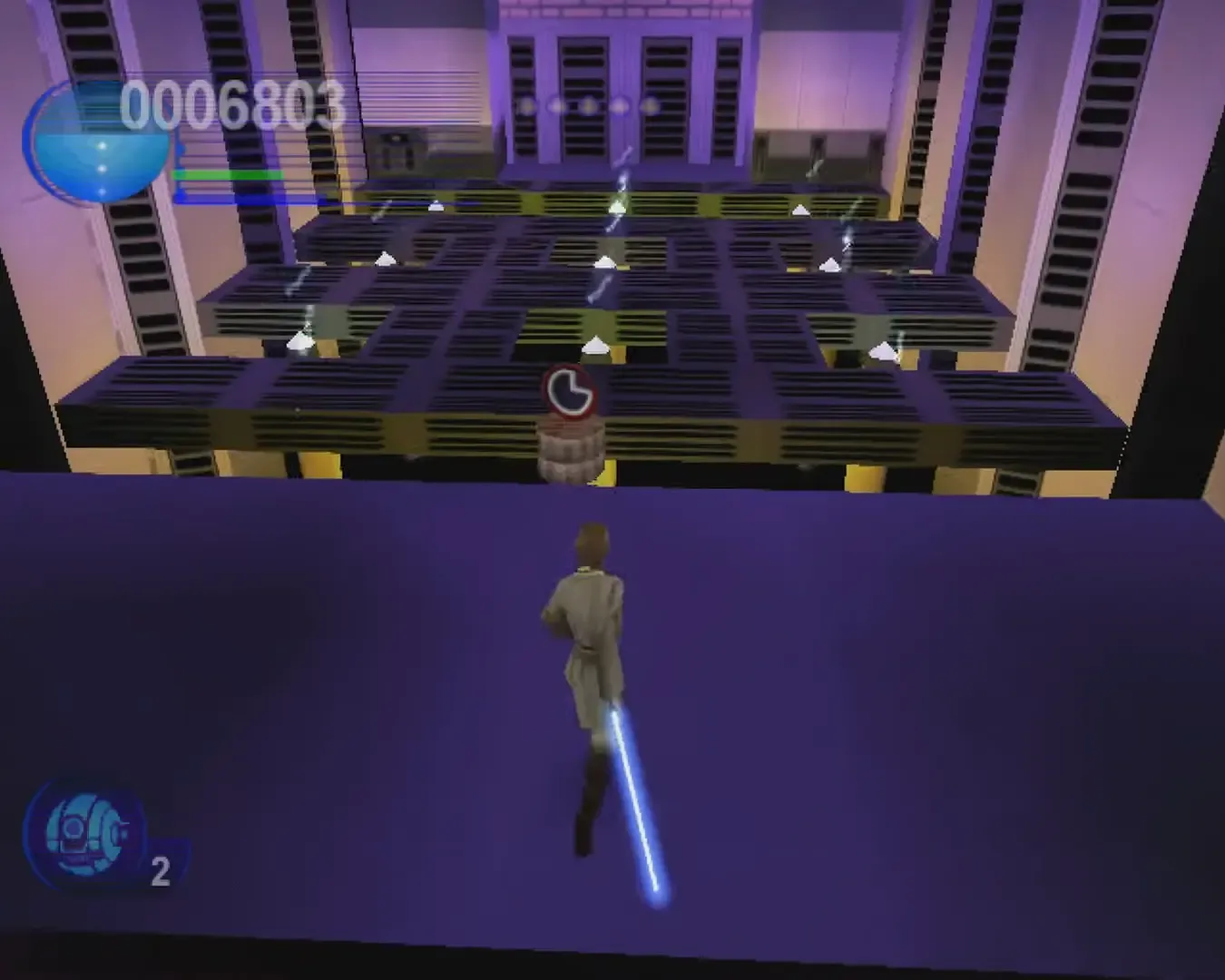
Task: Click the Obi-Wan character model
Action: click(x=590, y=617)
